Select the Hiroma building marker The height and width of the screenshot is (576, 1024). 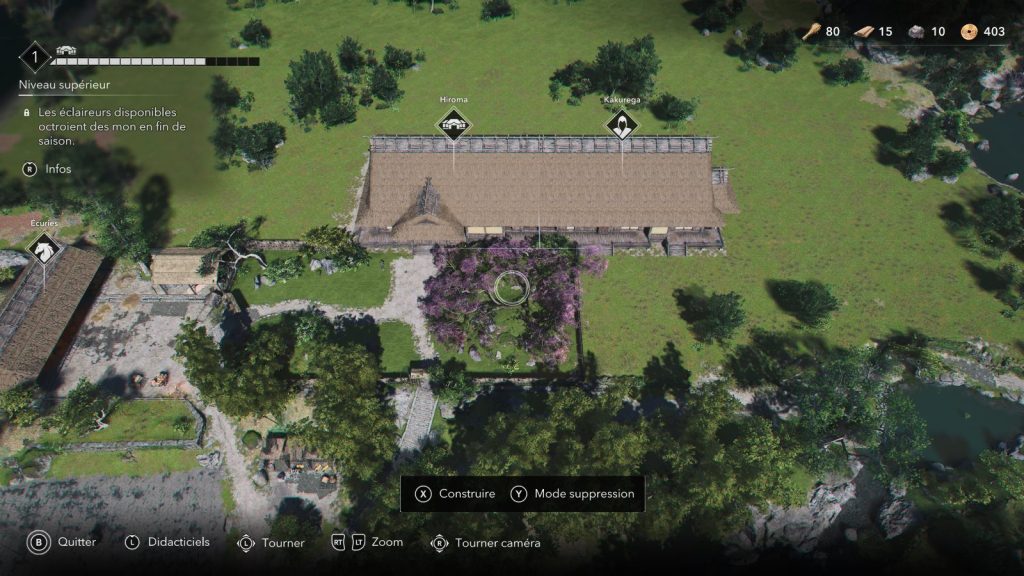454,125
